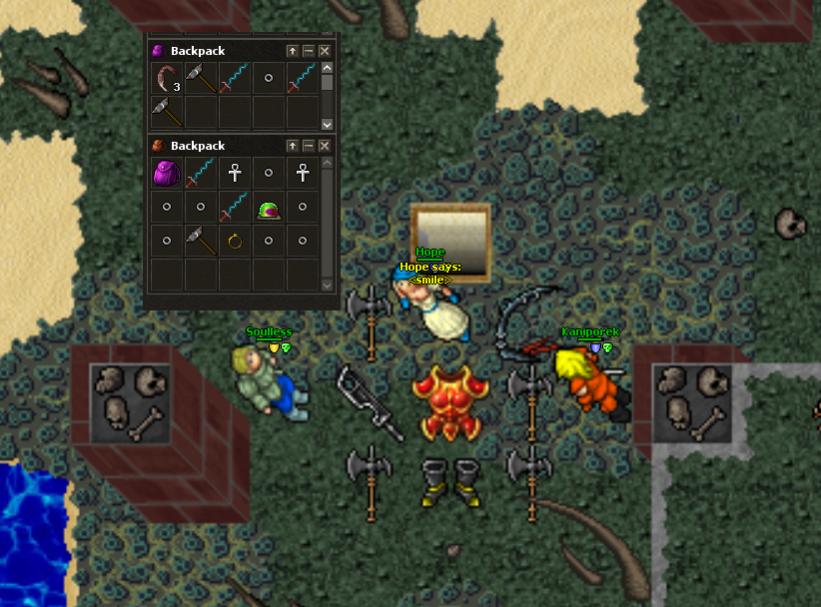The width and height of the screenshot is (821, 607).
Task: Pick the silver ring in the purple-icon Backpack
Action: [269, 78]
